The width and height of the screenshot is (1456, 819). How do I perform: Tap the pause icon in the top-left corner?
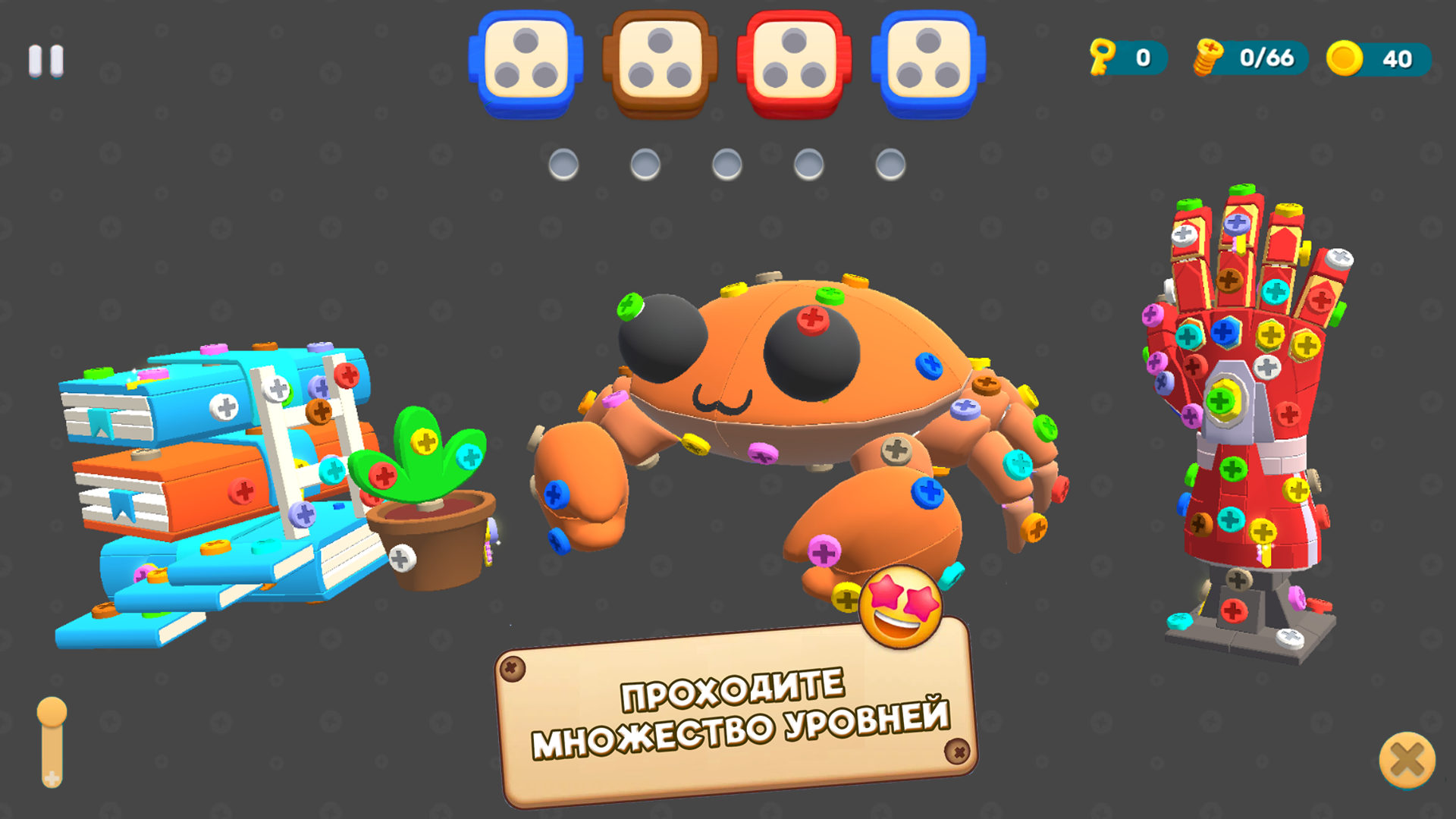click(45, 61)
